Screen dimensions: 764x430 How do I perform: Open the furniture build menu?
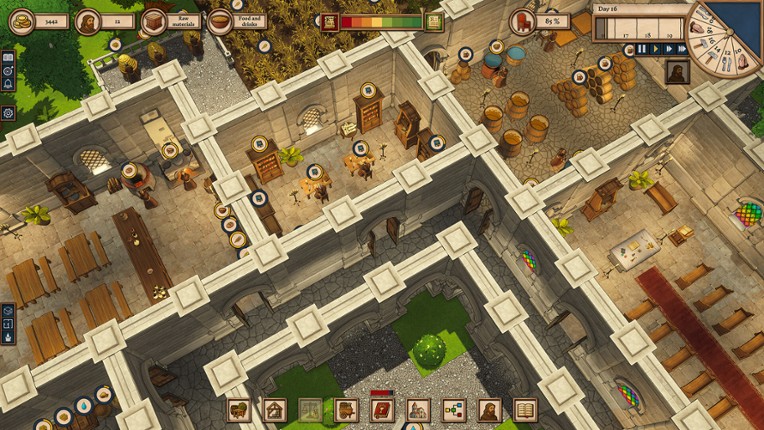tap(238, 408)
